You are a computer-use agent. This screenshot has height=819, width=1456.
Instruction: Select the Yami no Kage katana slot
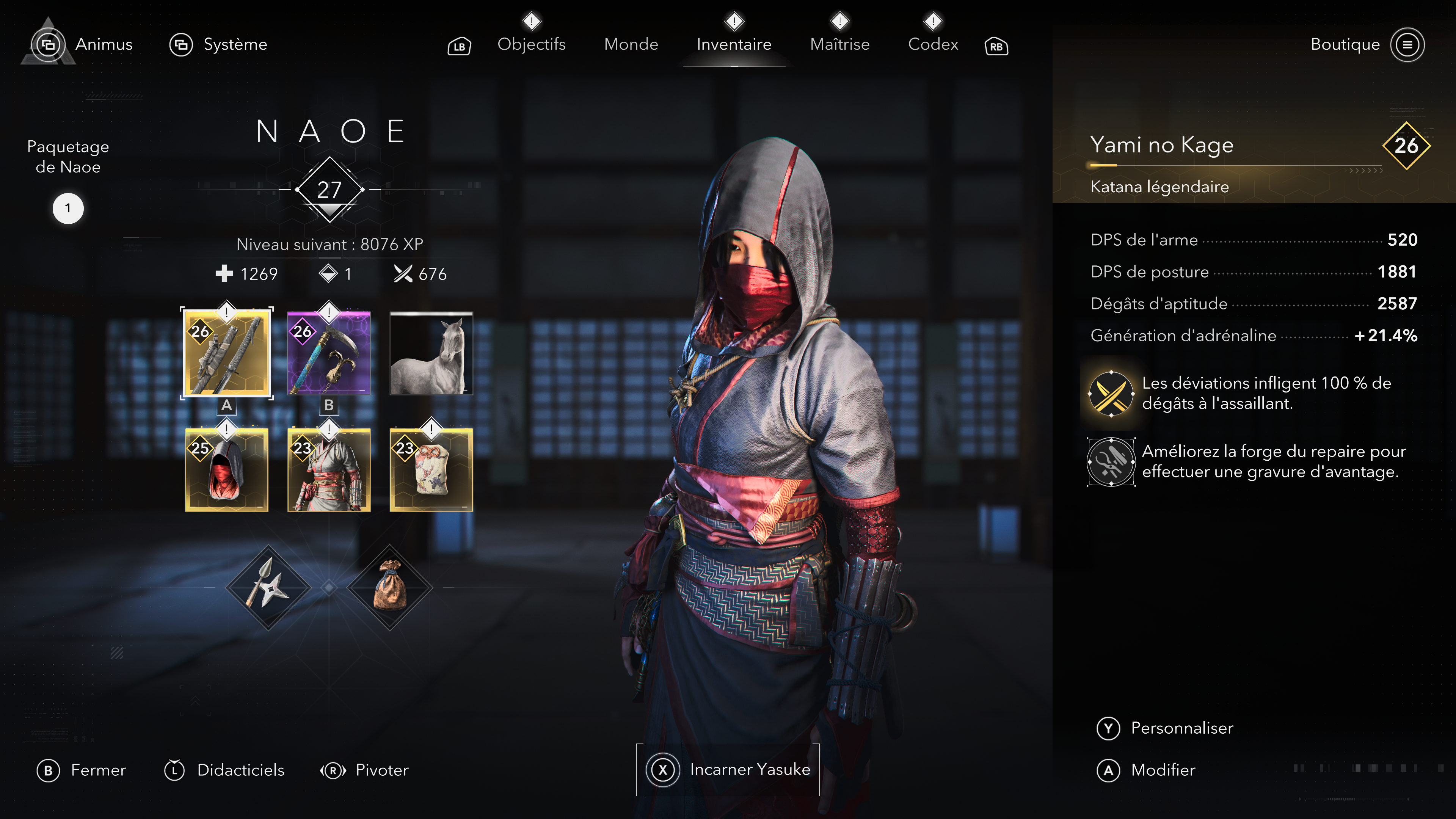[x=227, y=353]
